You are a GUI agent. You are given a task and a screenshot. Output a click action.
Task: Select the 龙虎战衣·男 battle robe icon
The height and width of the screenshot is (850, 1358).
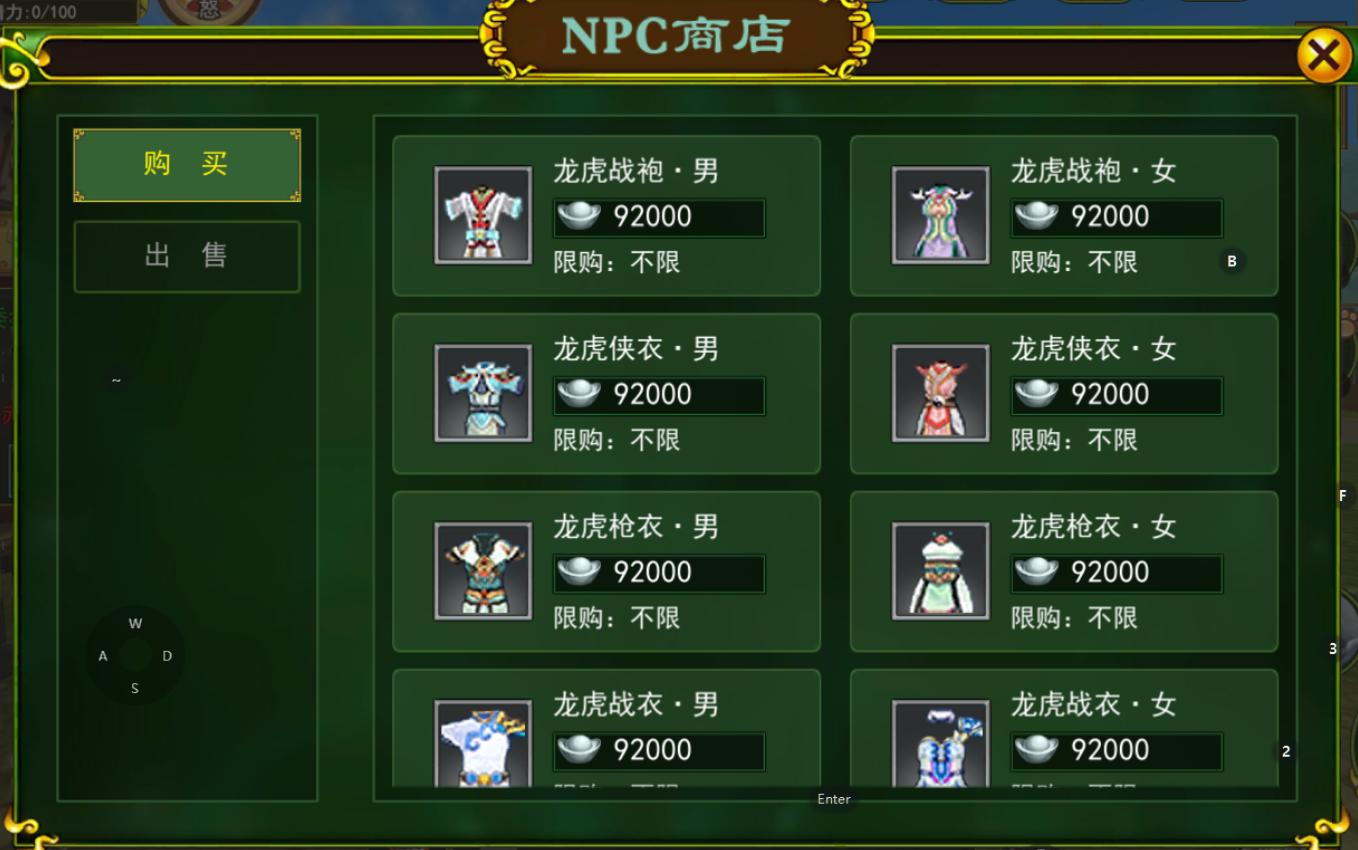point(484,745)
